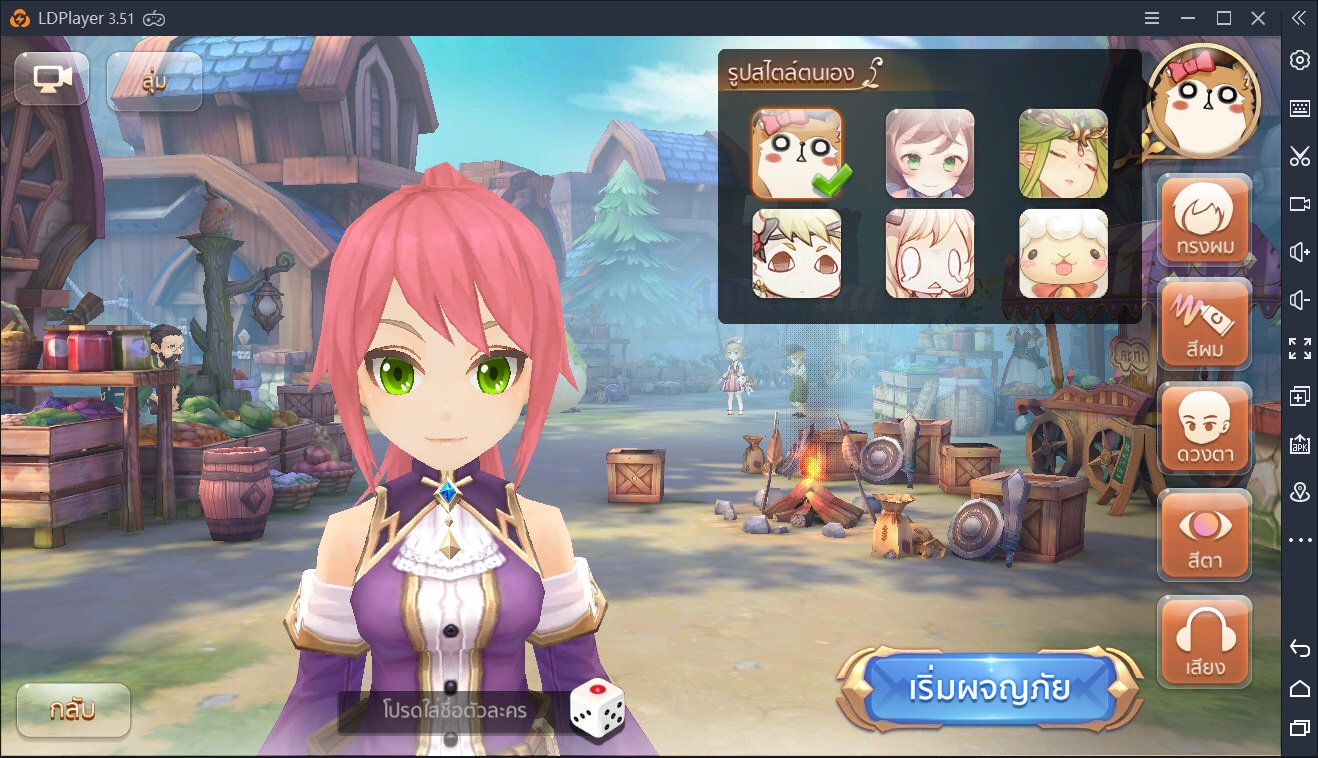Open the ทรงผม hairstyle tab
This screenshot has height=758, width=1318.
tap(1204, 220)
